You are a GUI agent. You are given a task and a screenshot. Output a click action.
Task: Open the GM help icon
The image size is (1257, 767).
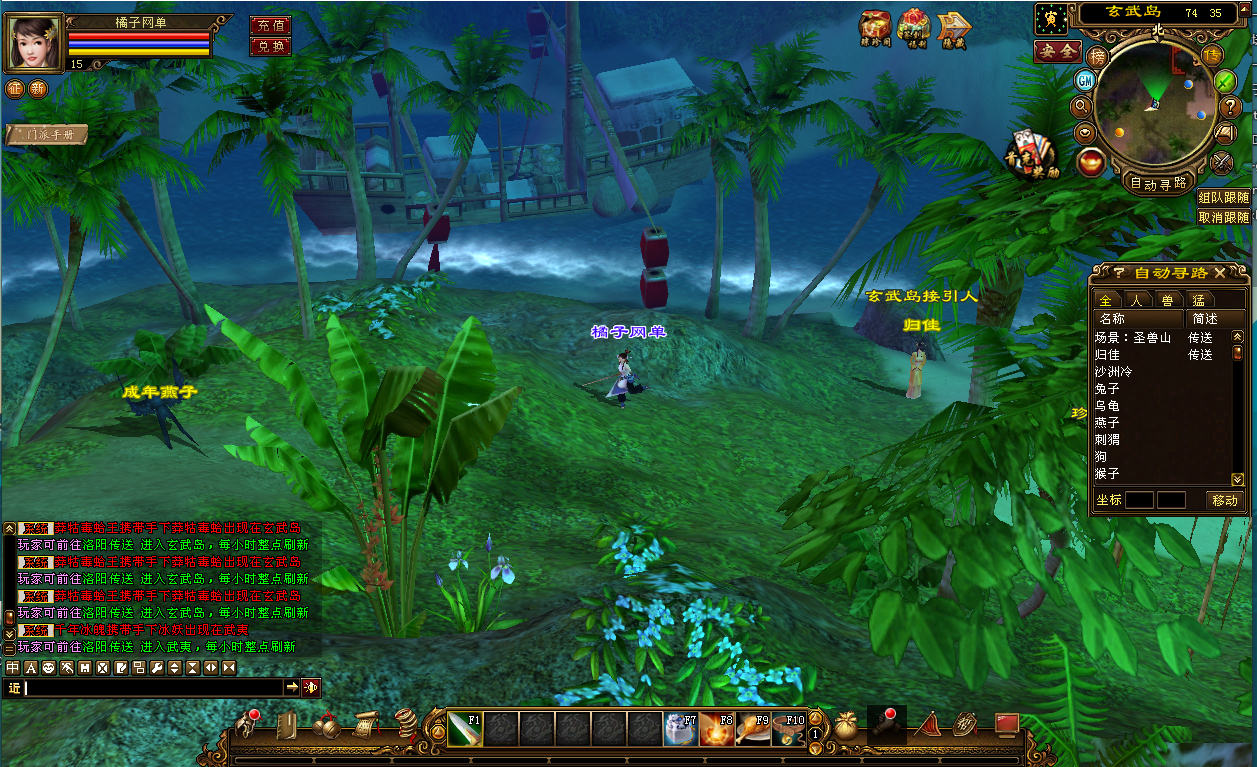coord(1085,80)
